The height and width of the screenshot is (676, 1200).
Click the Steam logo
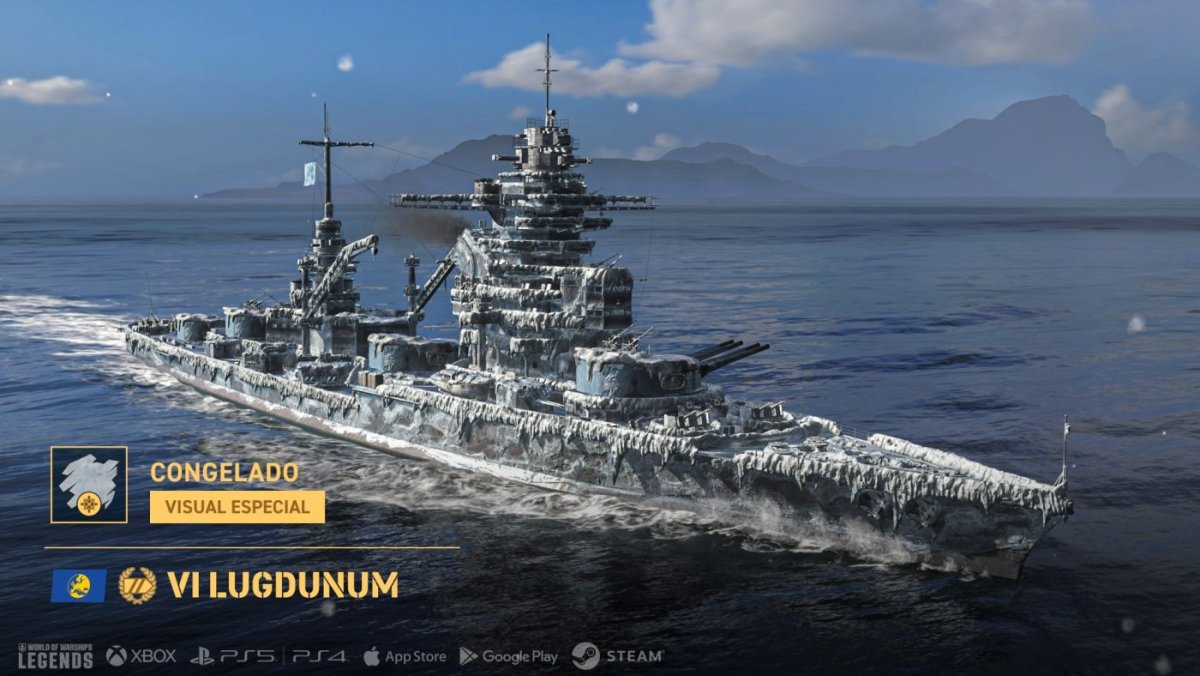coord(617,656)
